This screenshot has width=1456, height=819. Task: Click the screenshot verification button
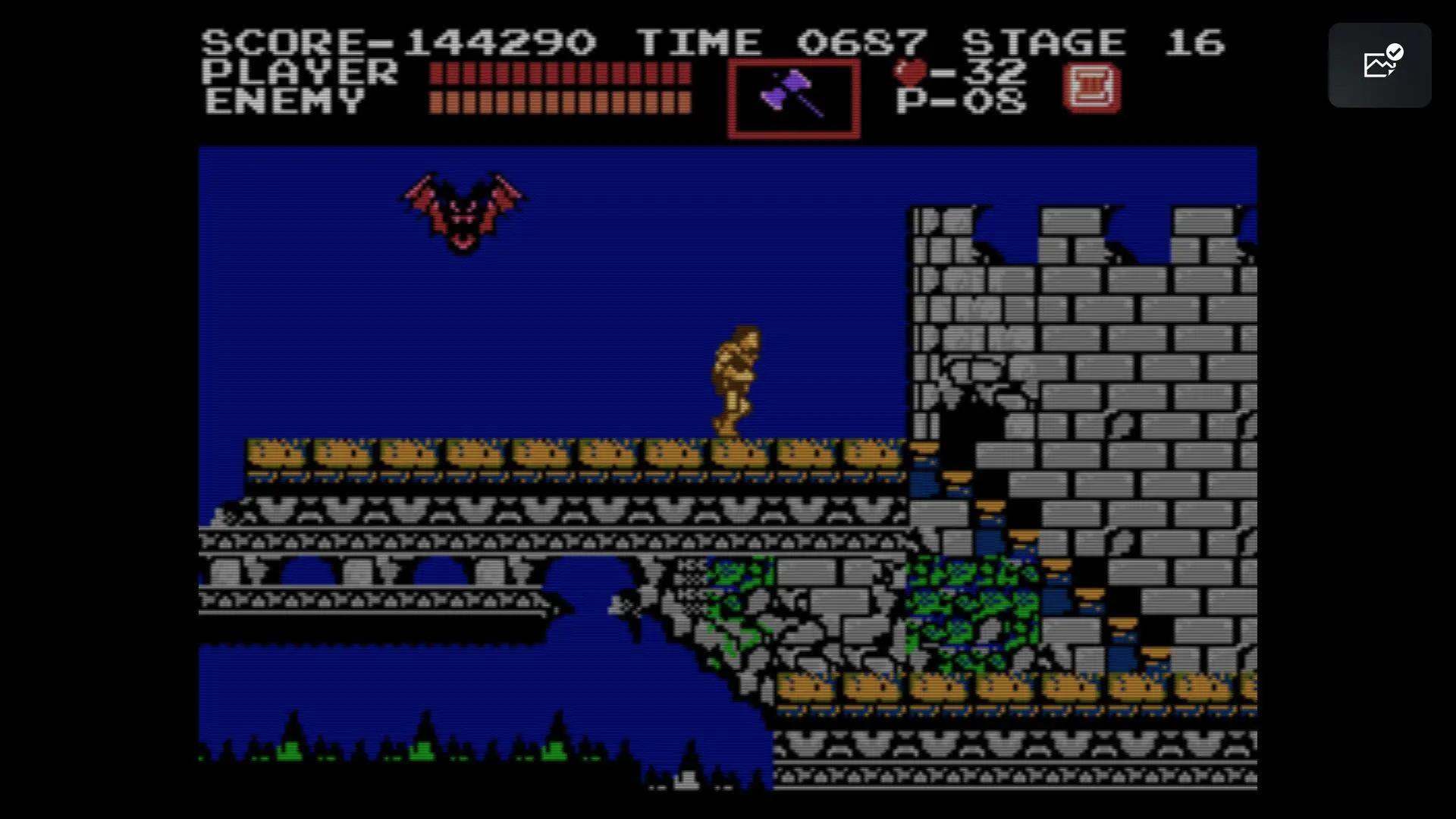(x=1379, y=64)
